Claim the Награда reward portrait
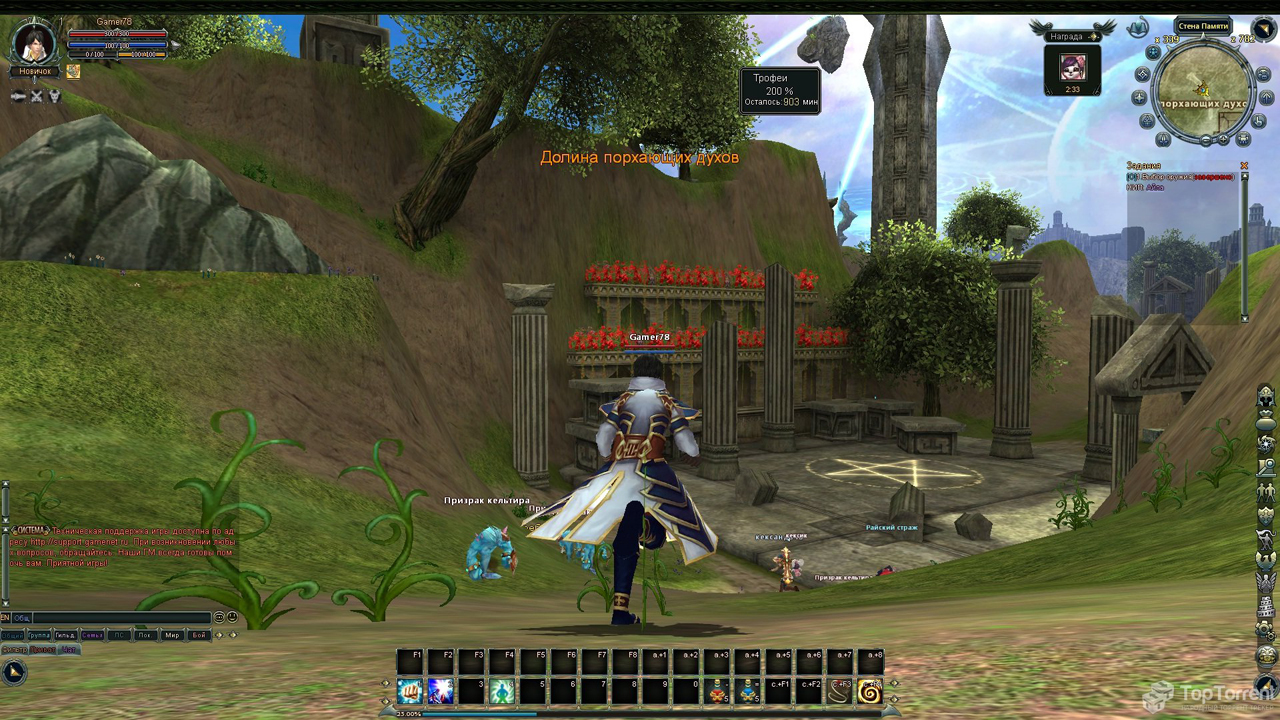This screenshot has width=1280, height=720. (1072, 67)
